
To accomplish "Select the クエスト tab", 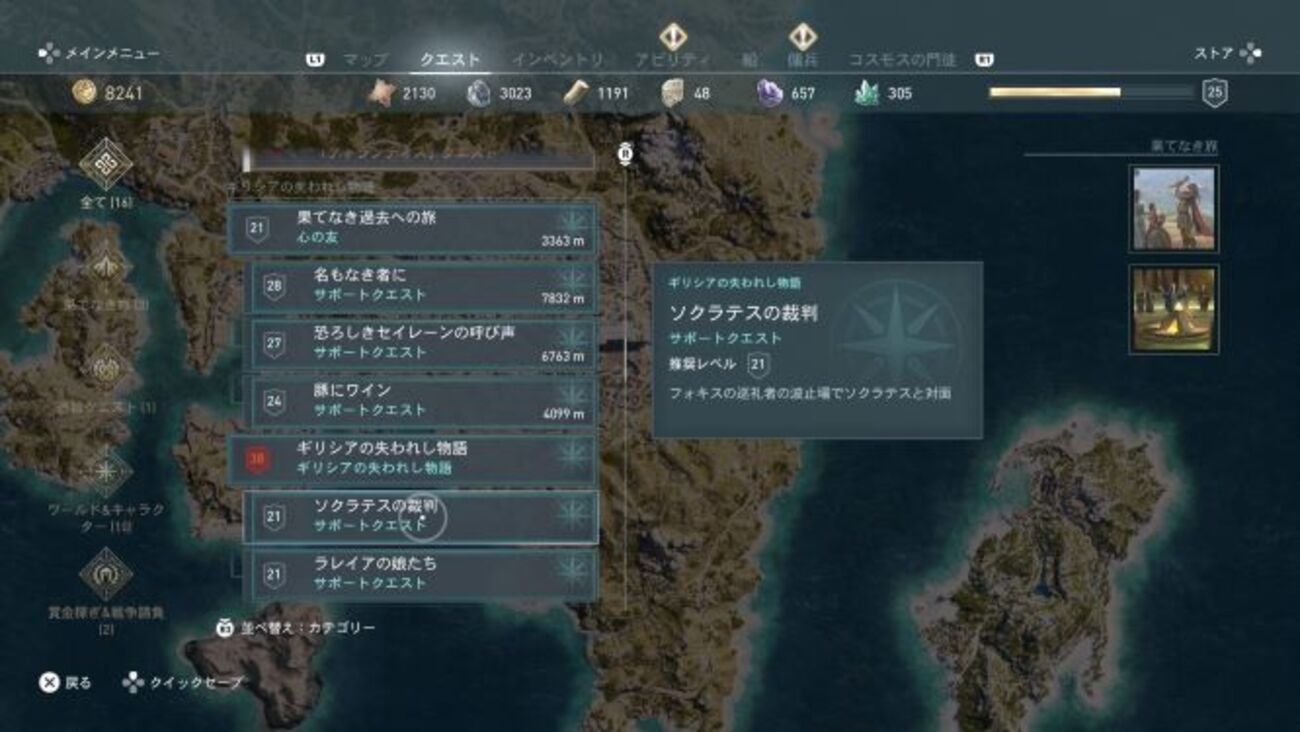I will coord(450,60).
